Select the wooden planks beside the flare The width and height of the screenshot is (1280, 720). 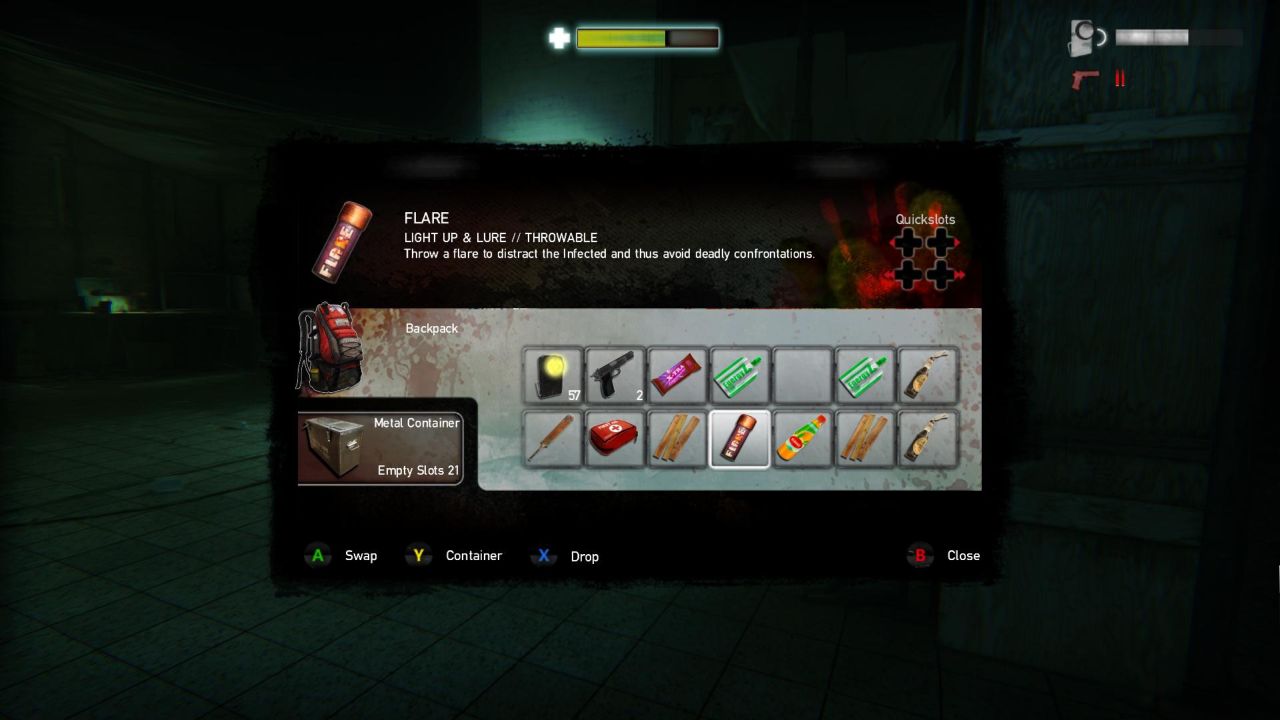[x=678, y=438]
